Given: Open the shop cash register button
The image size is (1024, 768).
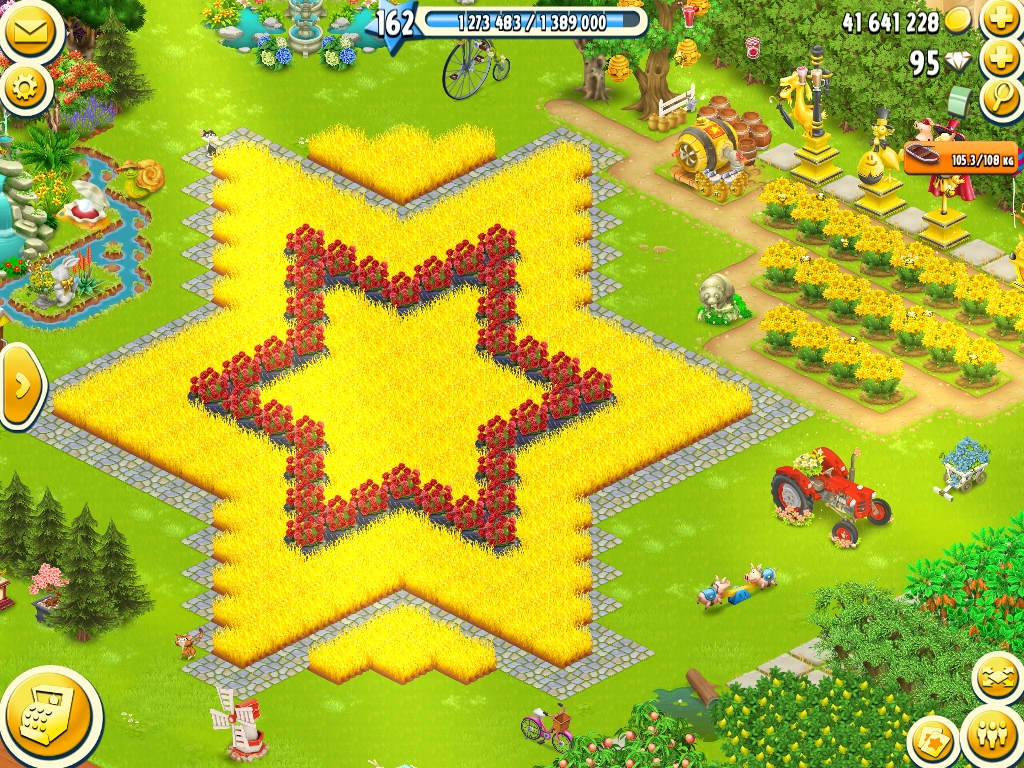Looking at the screenshot, I should [48, 716].
